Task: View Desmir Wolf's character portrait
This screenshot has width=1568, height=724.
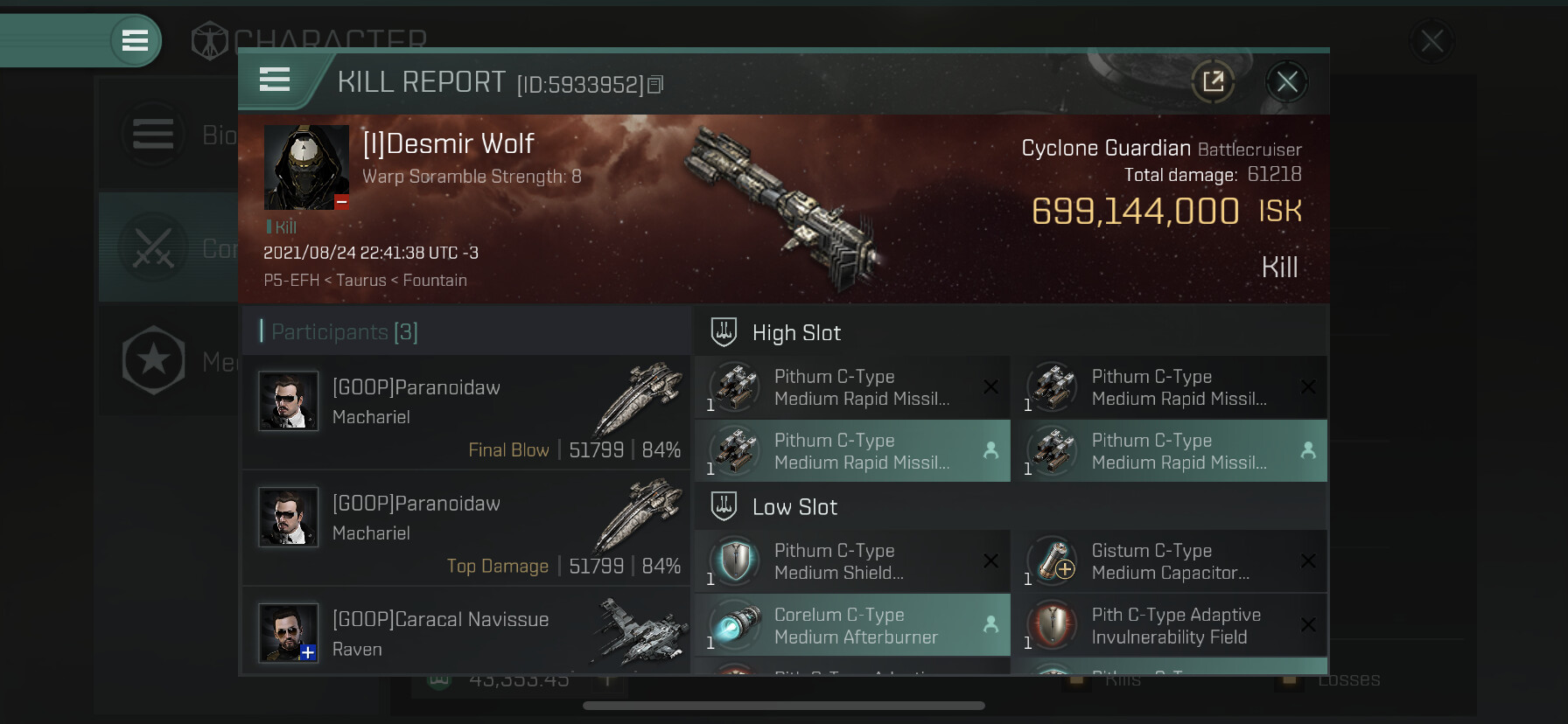Action: [306, 167]
